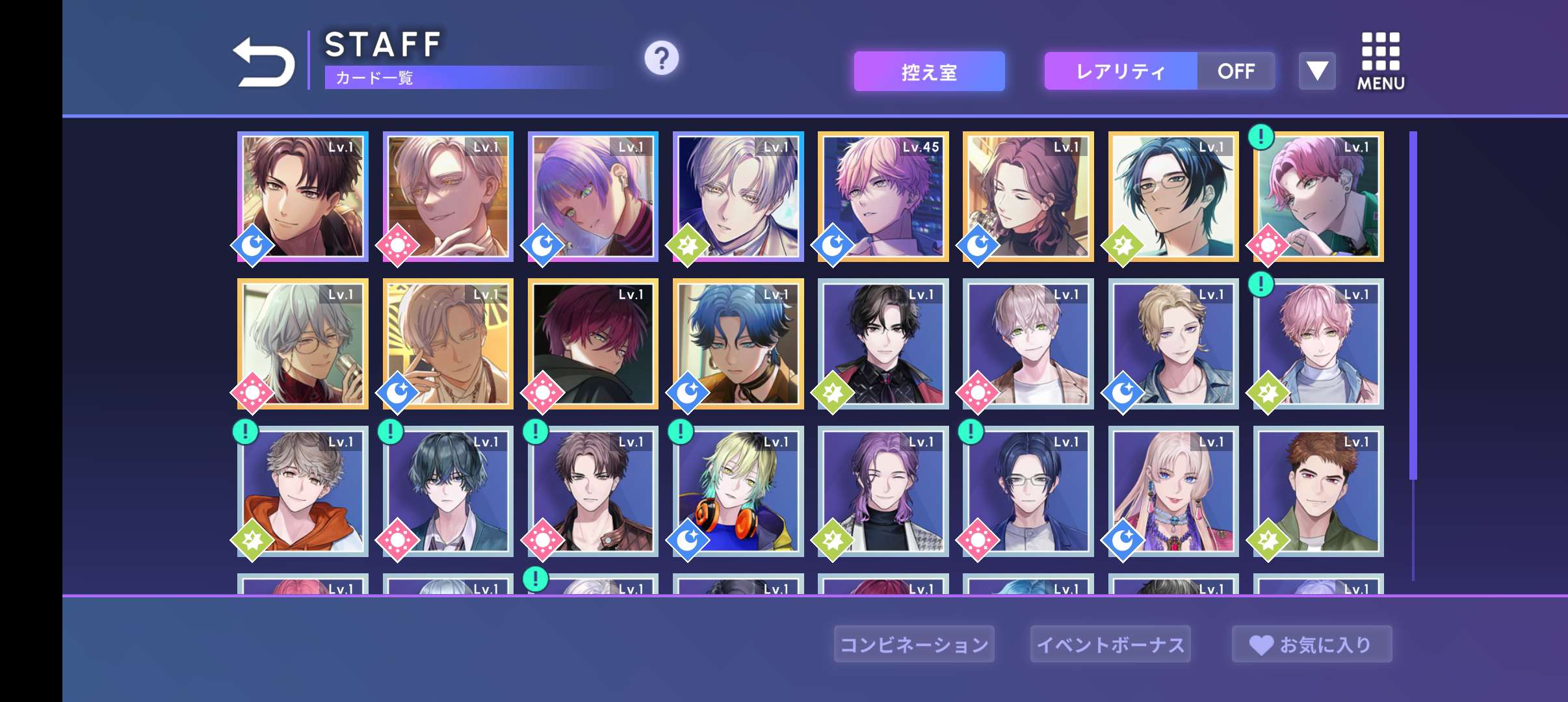Toggle the OFF filter switch

pos(1236,71)
